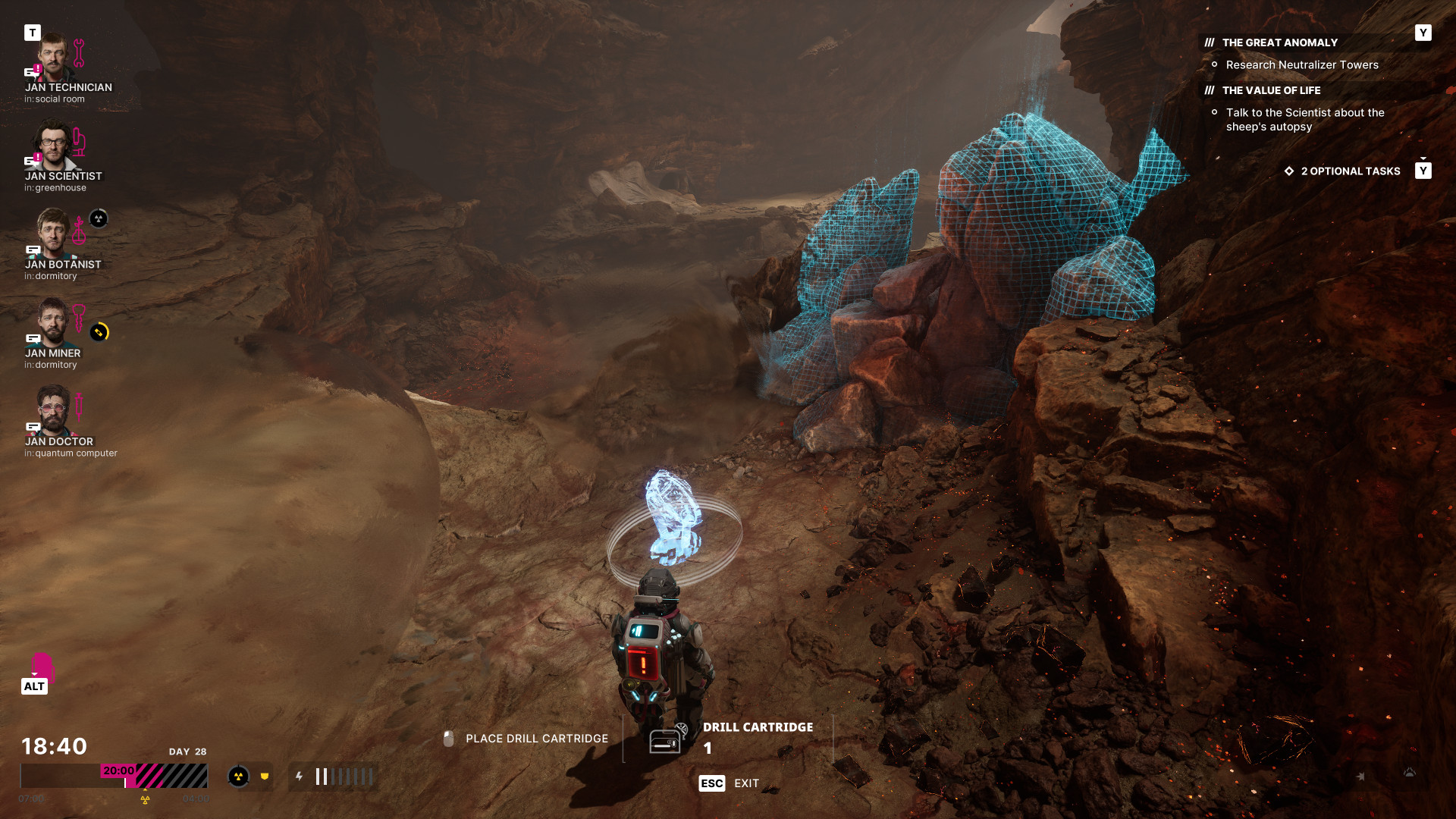
Task: Select Jan Scientist's portrait
Action: pyautogui.click(x=53, y=146)
